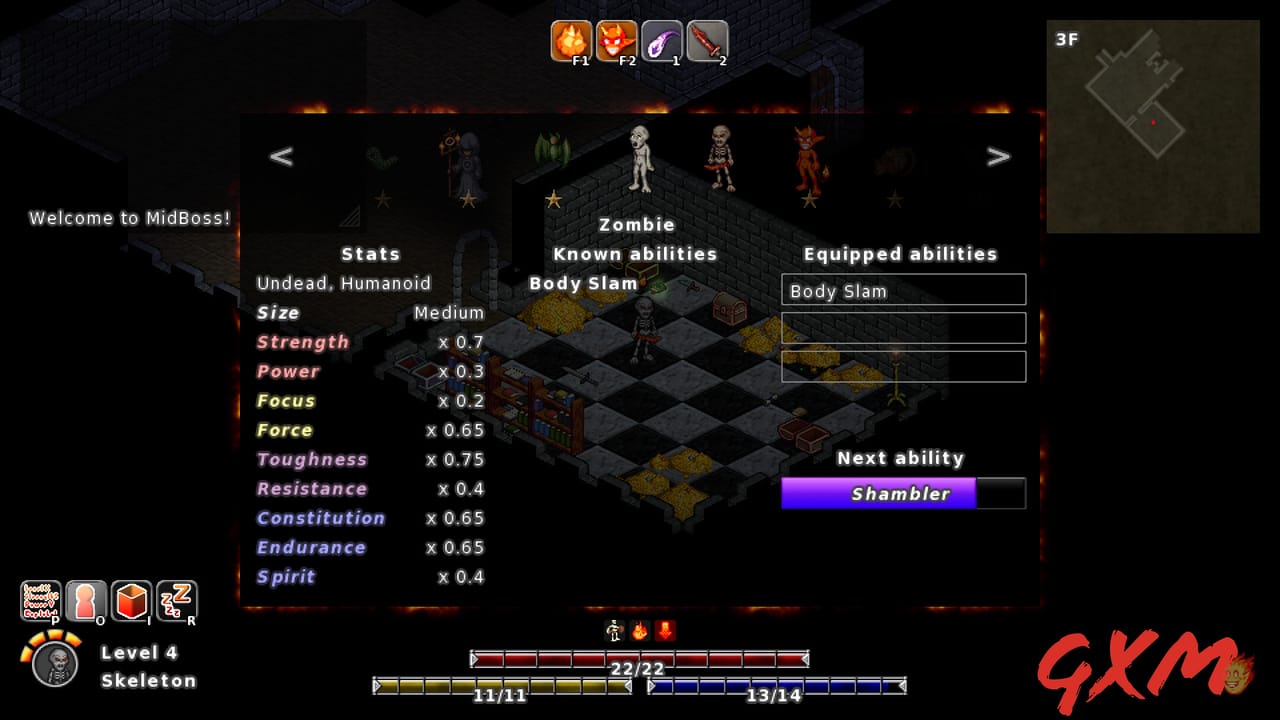Open the second empty equipped ability slot
The image size is (1280, 720).
[x=903, y=327]
